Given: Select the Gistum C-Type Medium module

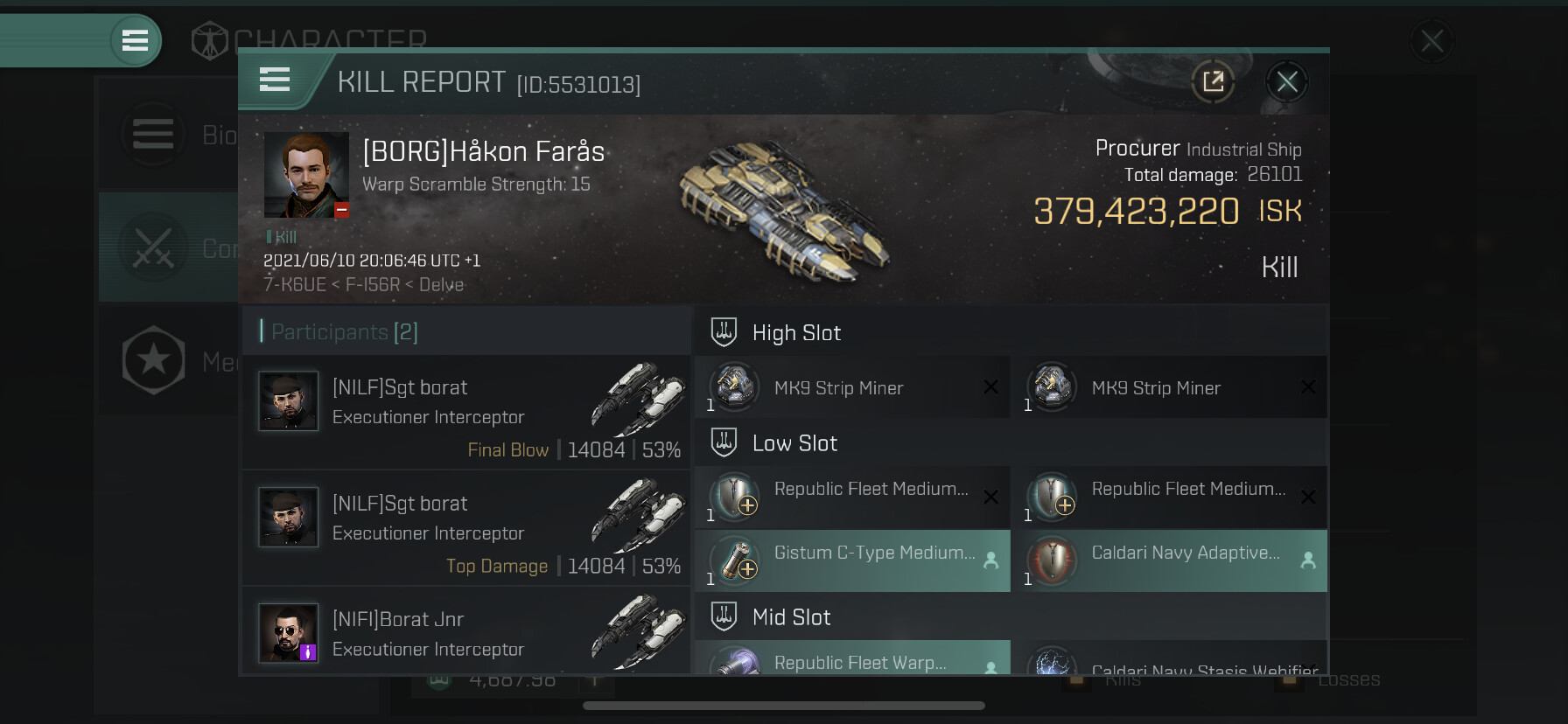Looking at the screenshot, I should [x=853, y=561].
